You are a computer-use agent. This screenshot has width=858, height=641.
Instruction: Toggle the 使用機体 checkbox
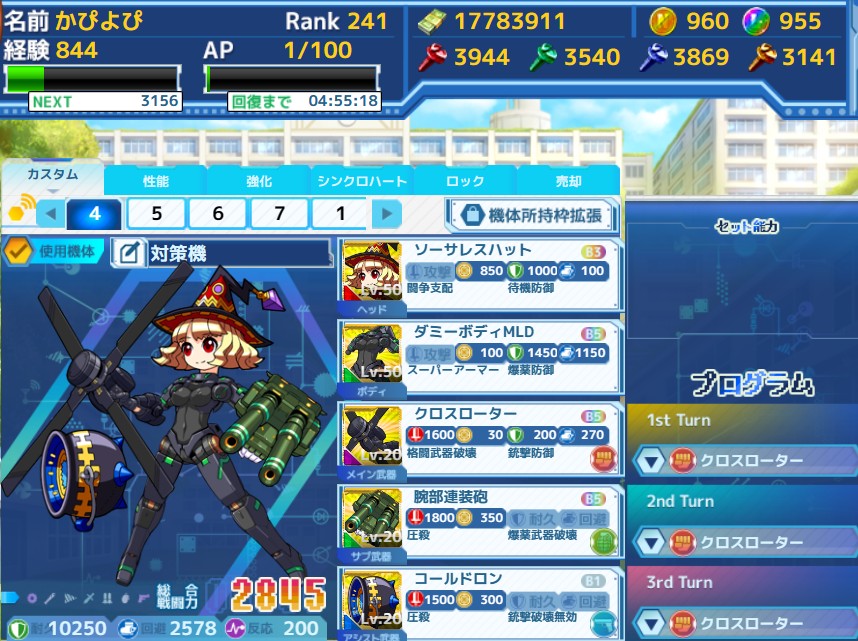[17, 252]
